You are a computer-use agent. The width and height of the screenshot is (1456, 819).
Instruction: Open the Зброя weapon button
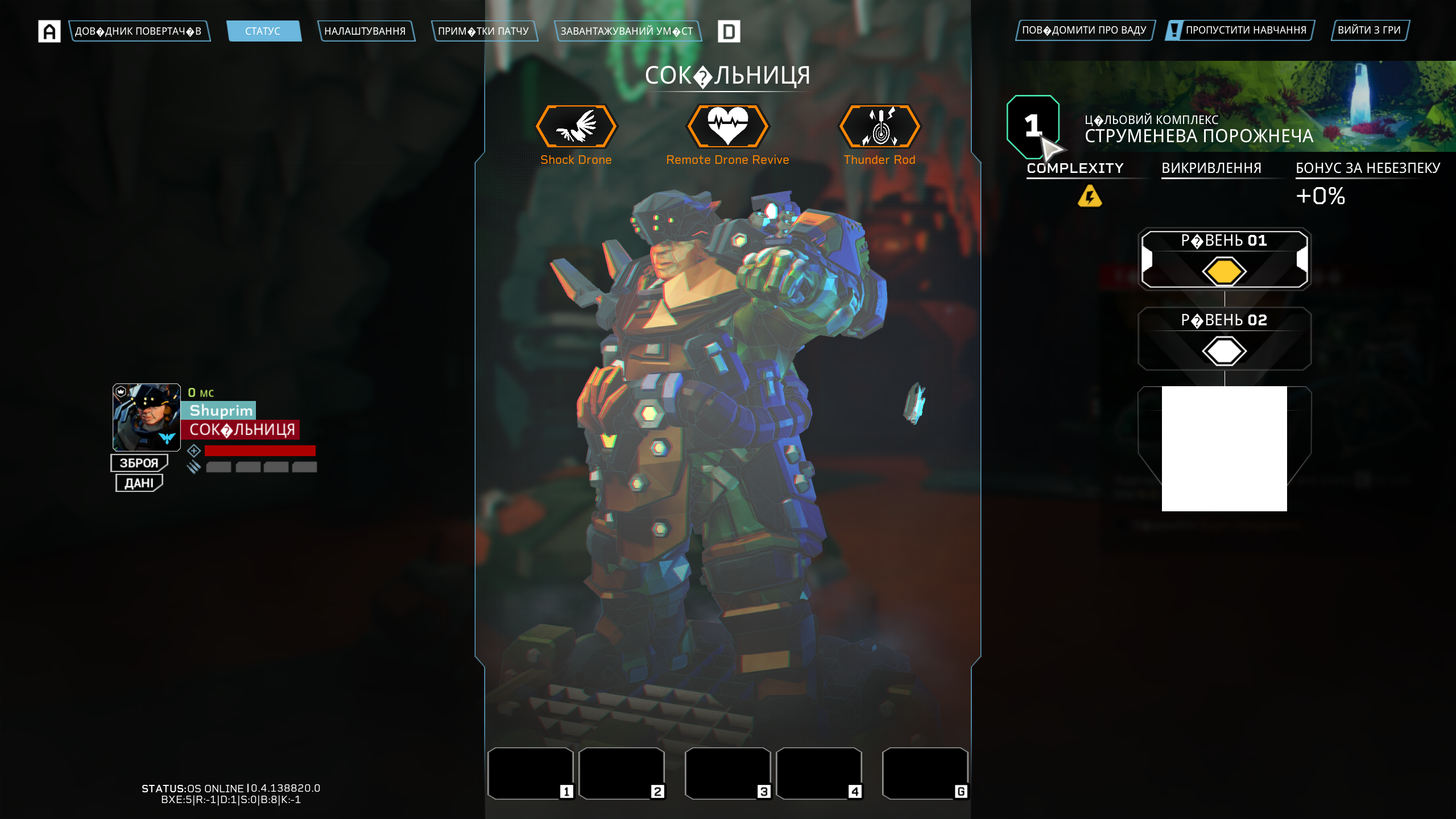coord(139,463)
